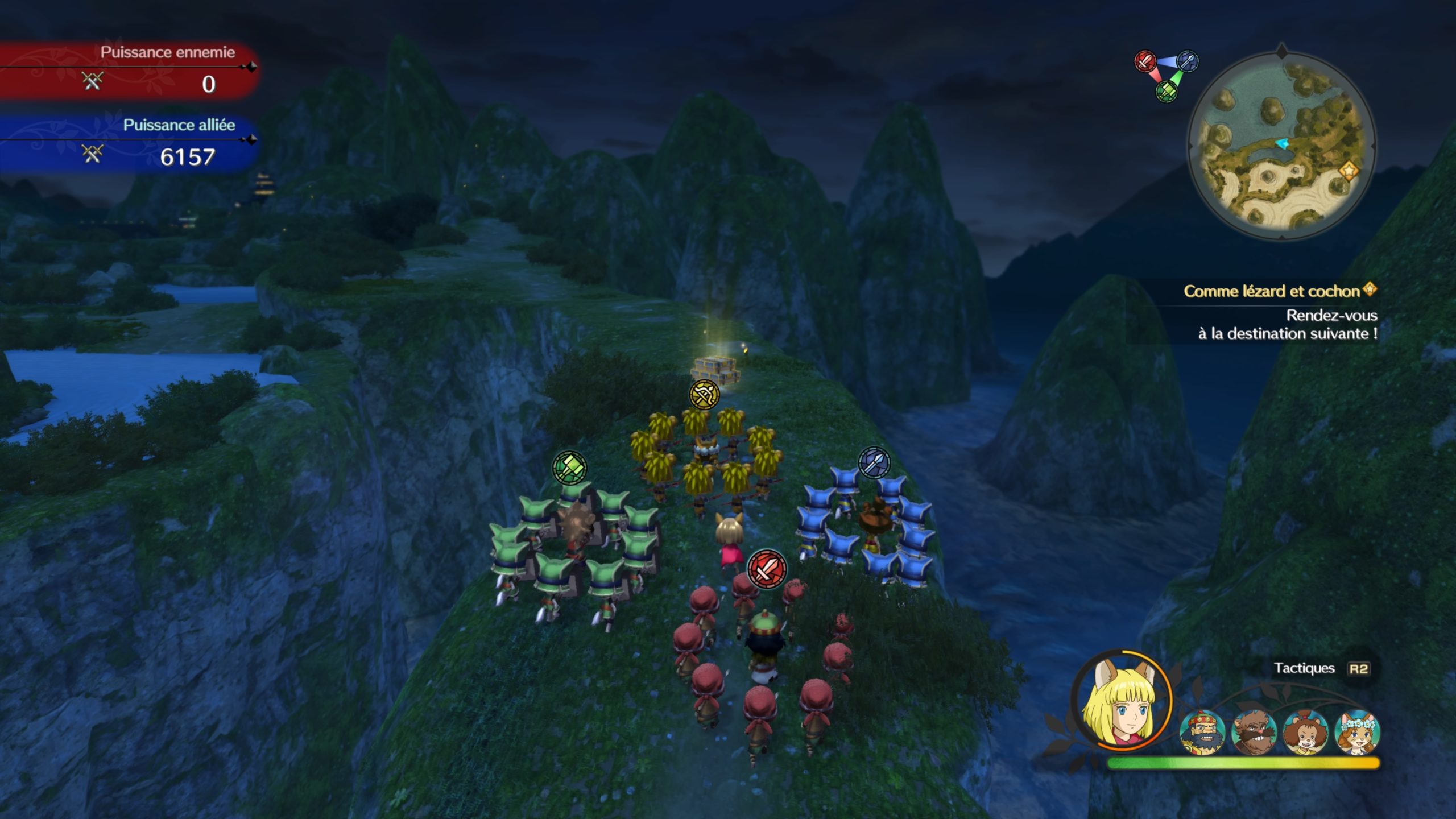Select the red sword icon in weapon triangle
This screenshot has width=1456, height=819.
1145,61
